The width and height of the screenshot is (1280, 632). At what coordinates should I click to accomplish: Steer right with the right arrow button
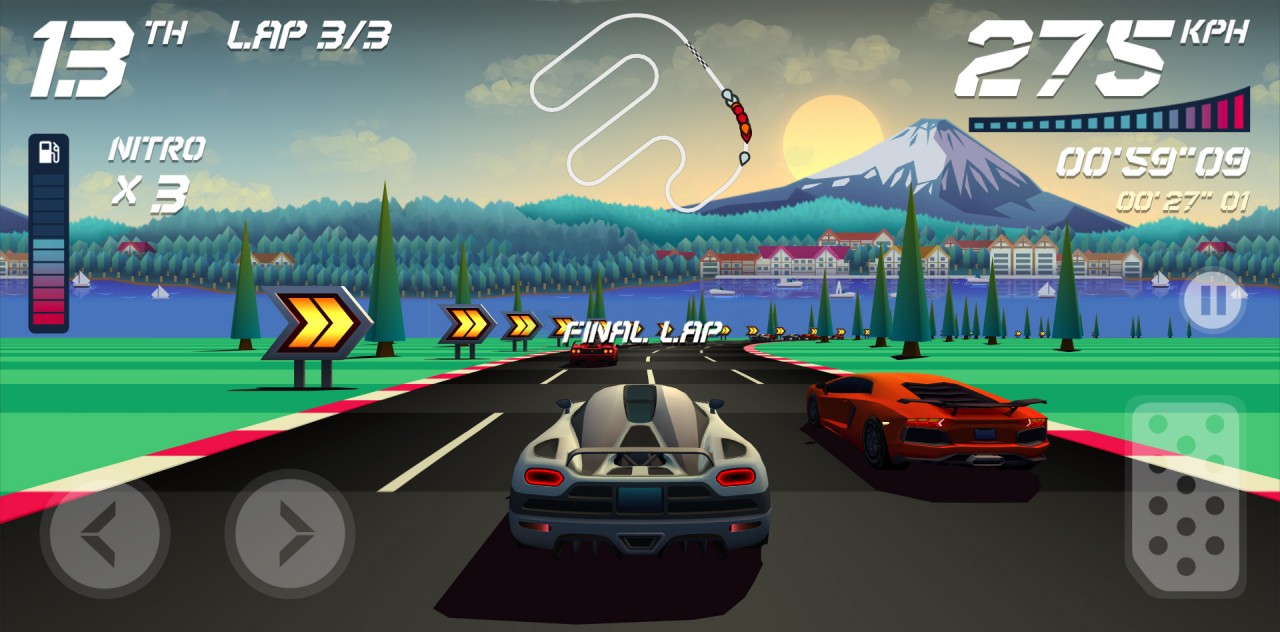pos(289,534)
